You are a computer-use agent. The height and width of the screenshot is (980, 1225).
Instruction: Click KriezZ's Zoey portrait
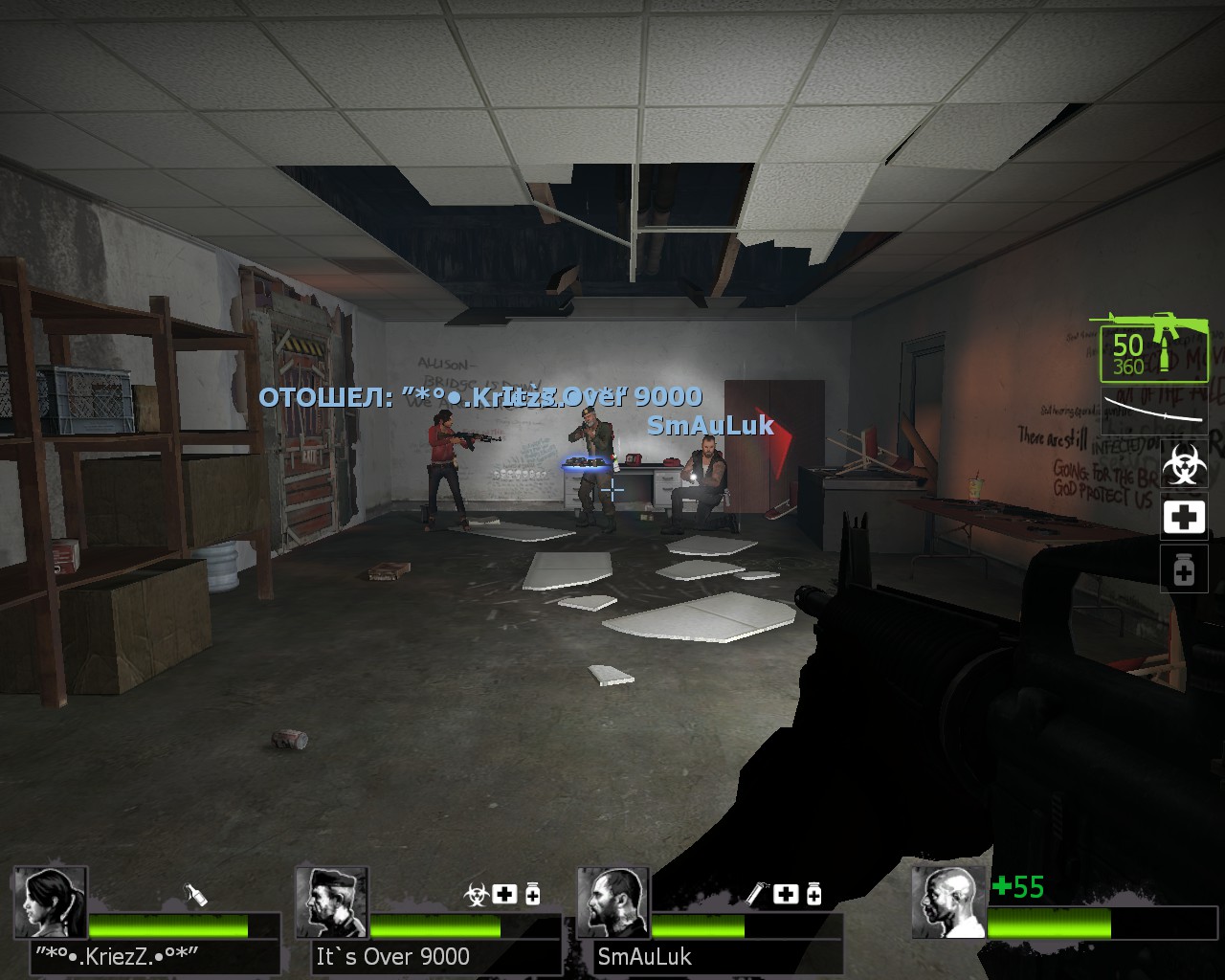[x=51, y=902]
